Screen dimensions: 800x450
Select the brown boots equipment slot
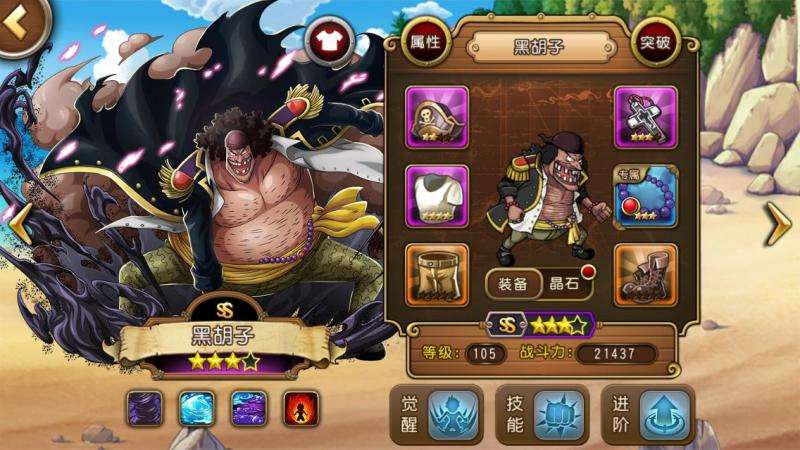(x=645, y=273)
